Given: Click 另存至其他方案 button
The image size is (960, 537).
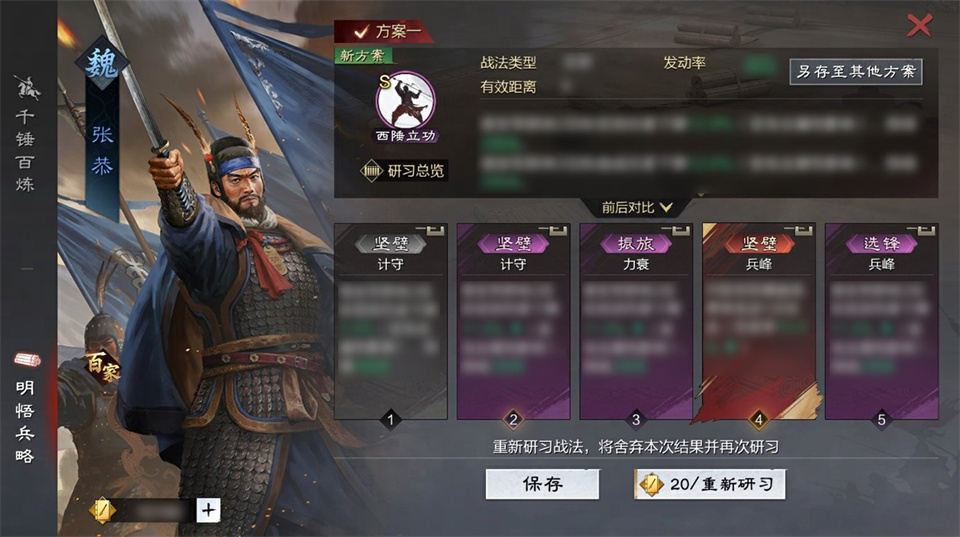Looking at the screenshot, I should coord(855,72).
